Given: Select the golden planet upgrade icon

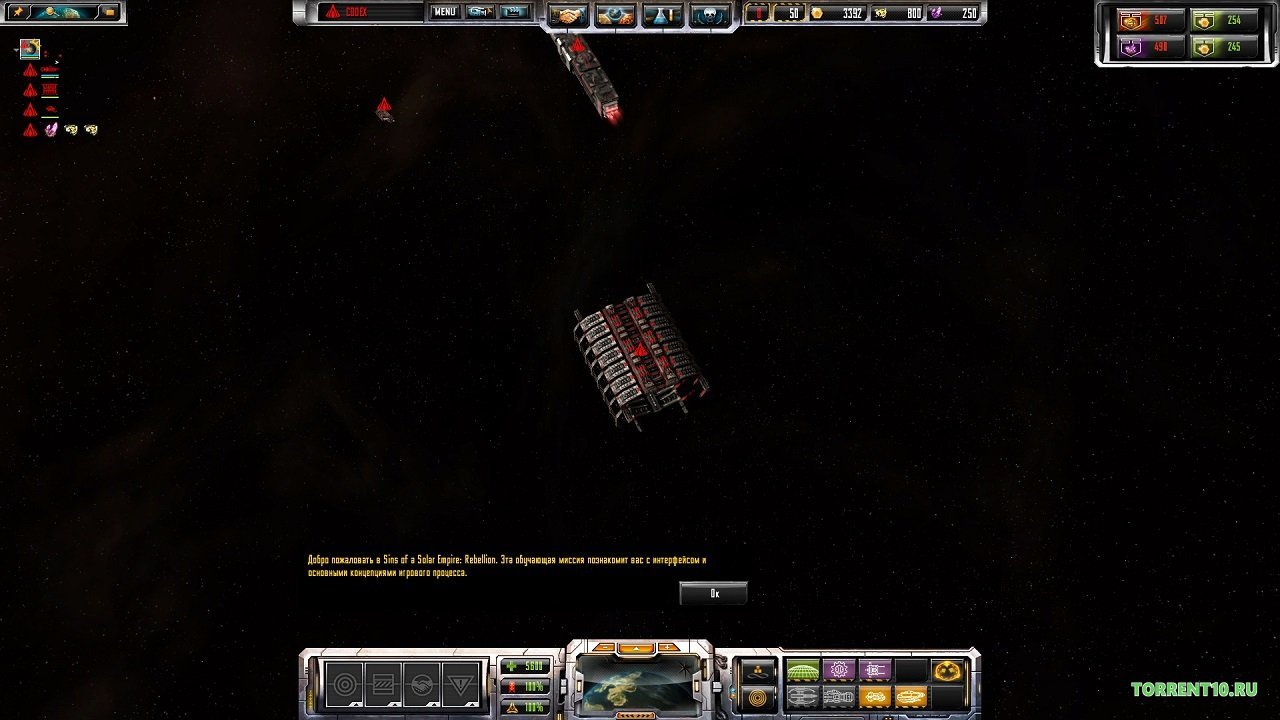Looking at the screenshot, I should 945,670.
